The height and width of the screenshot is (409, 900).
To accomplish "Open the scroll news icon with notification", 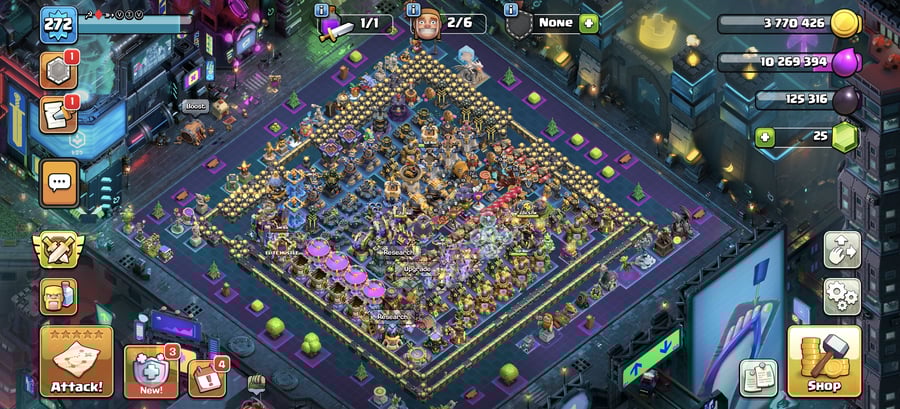I will (59, 115).
